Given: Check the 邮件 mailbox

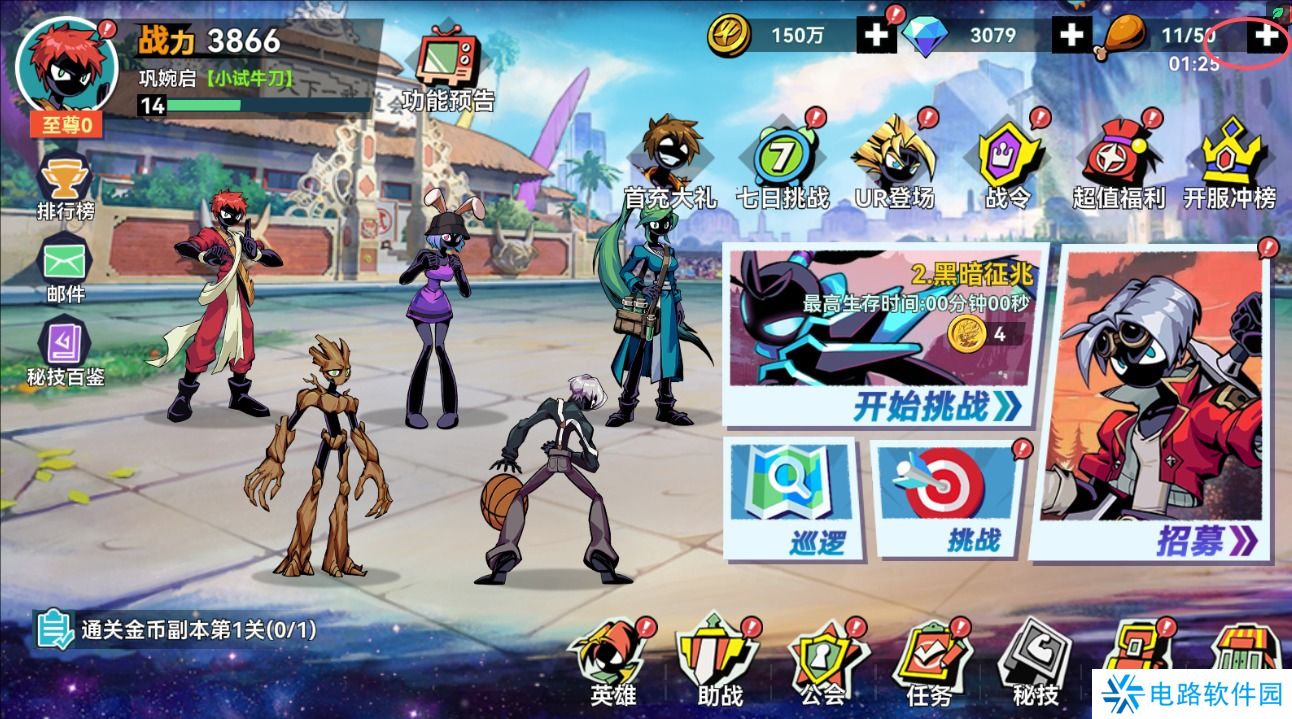Looking at the screenshot, I should click(66, 268).
